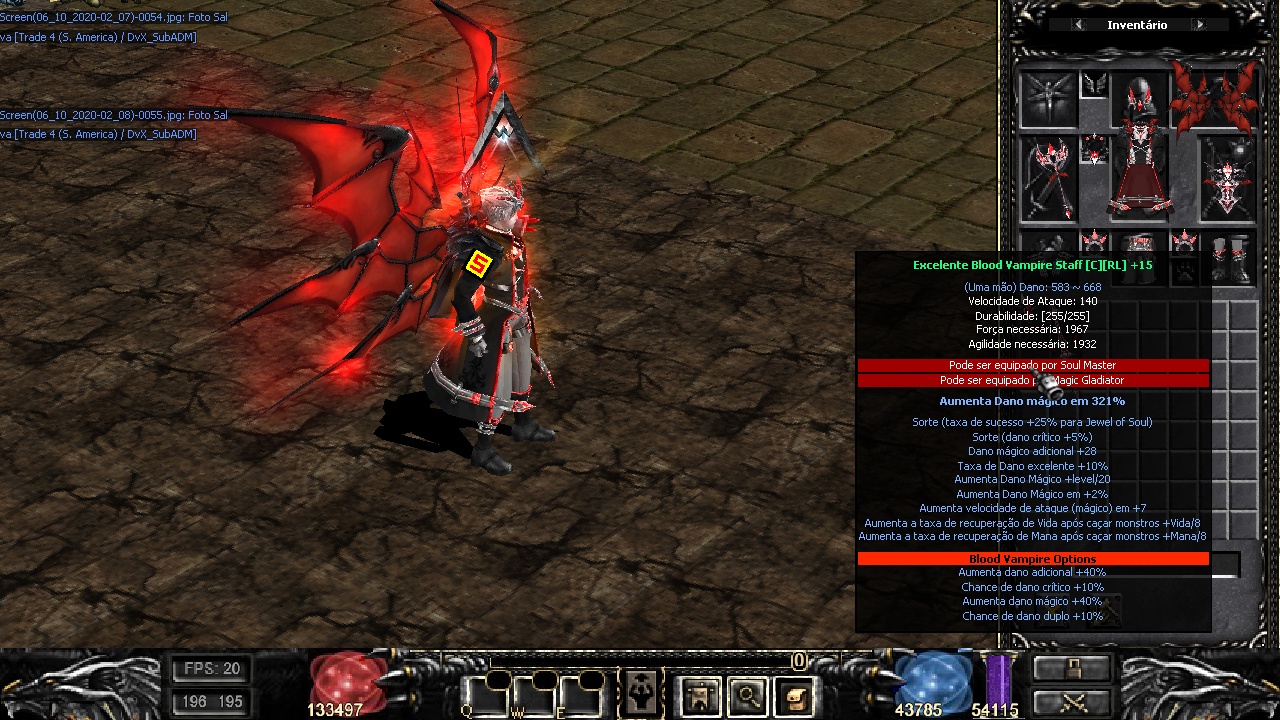This screenshot has height=720, width=1280.
Task: Click the crossed swords button
Action: 1072,702
